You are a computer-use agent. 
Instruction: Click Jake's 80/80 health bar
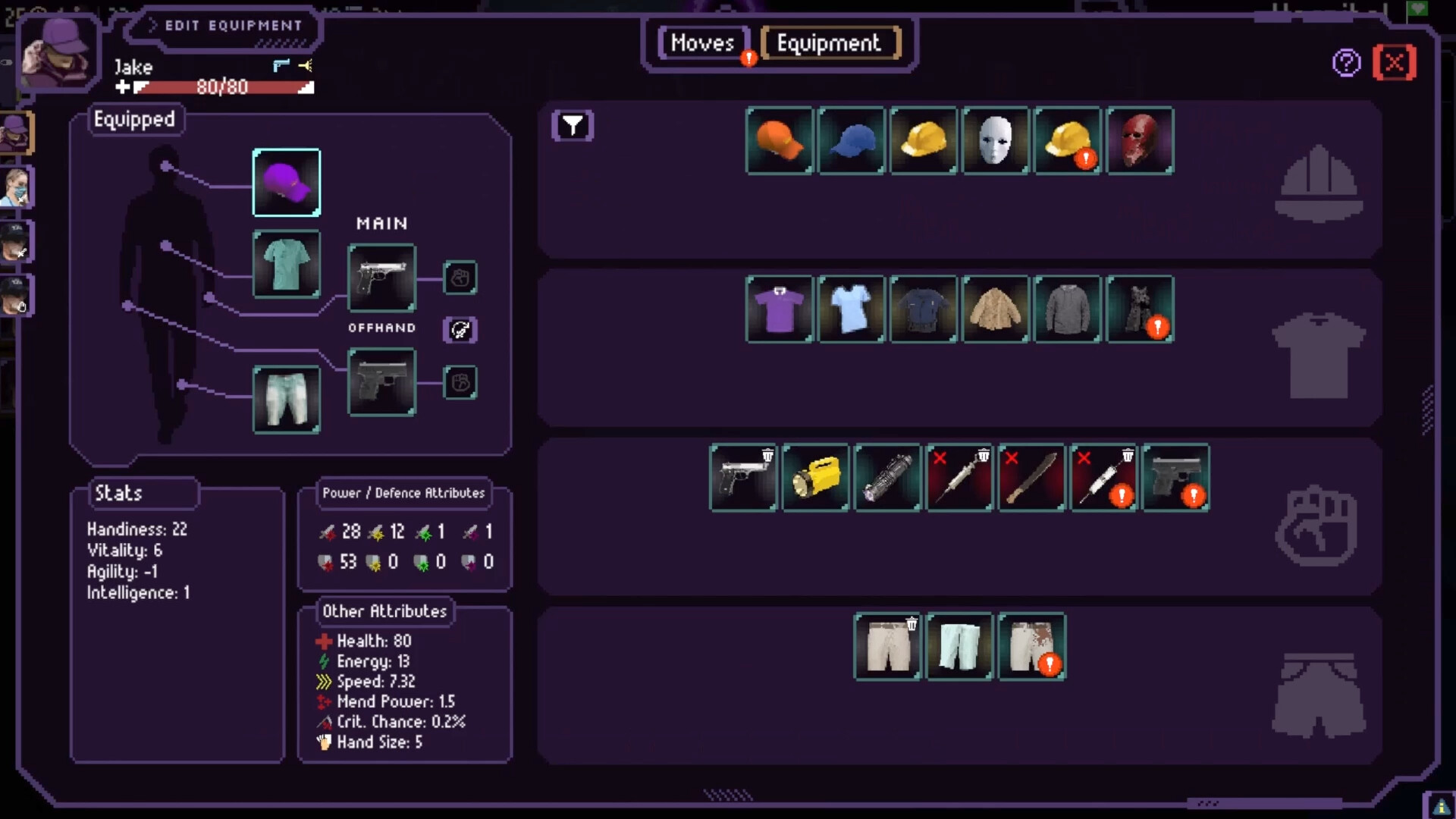pyautogui.click(x=220, y=86)
